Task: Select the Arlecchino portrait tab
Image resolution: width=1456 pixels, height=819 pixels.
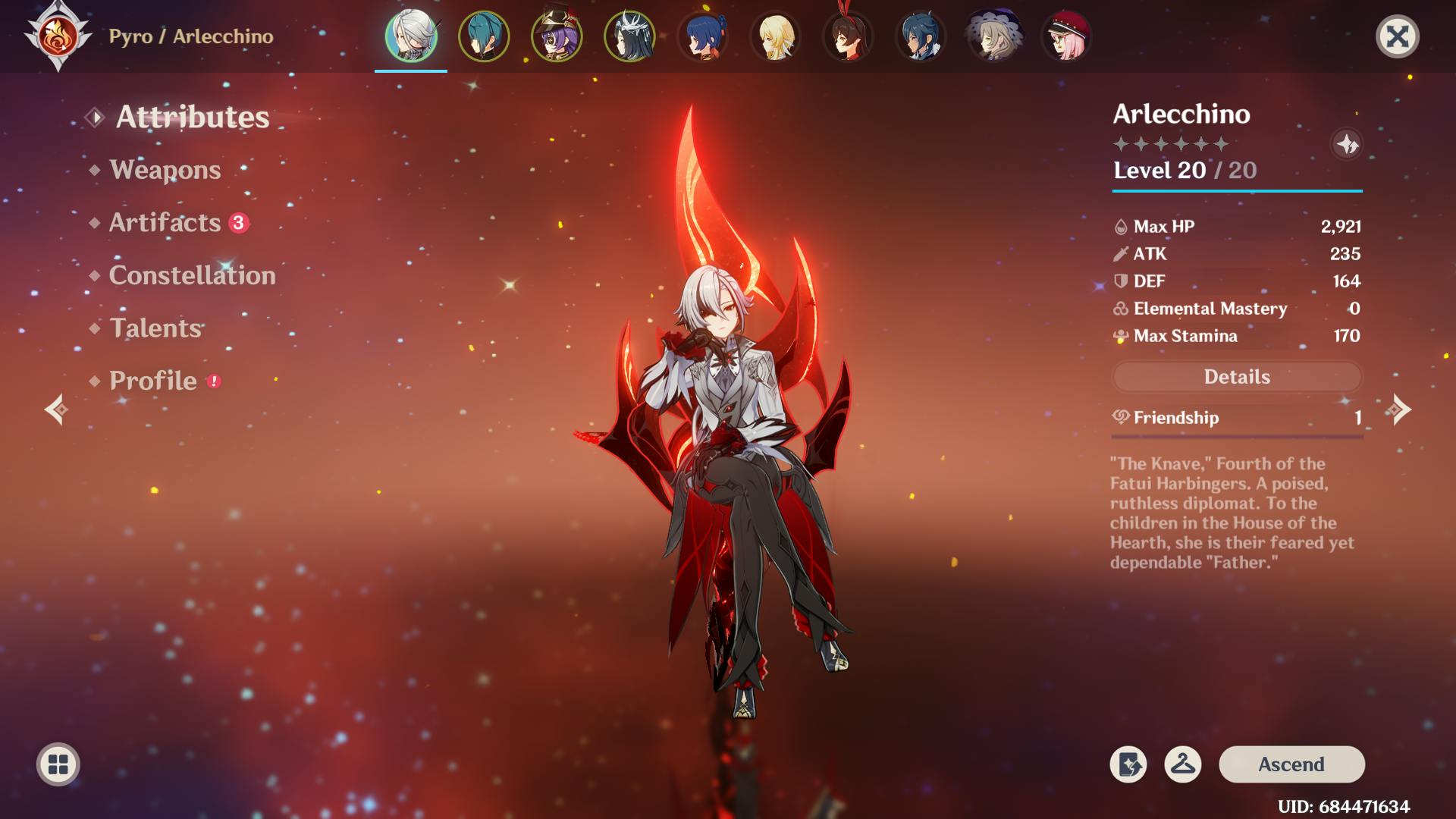Action: tap(411, 36)
